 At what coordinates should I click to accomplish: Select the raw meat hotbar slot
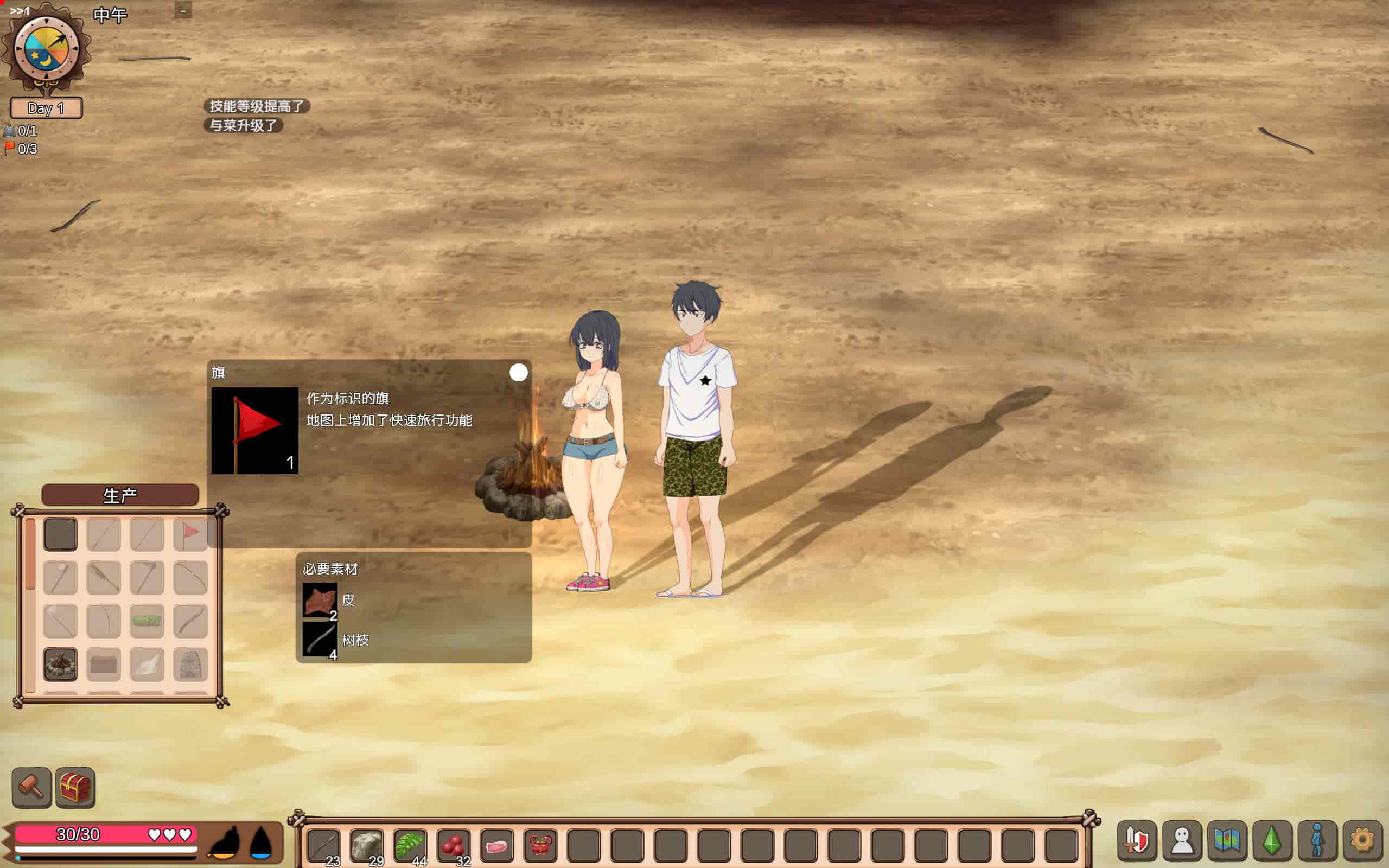496,845
